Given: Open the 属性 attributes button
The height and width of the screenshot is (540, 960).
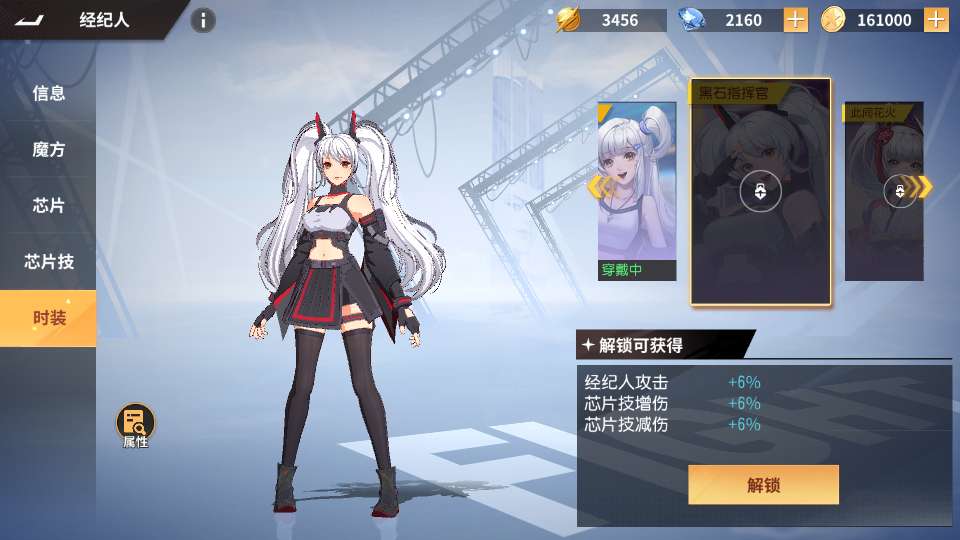Looking at the screenshot, I should pos(135,424).
